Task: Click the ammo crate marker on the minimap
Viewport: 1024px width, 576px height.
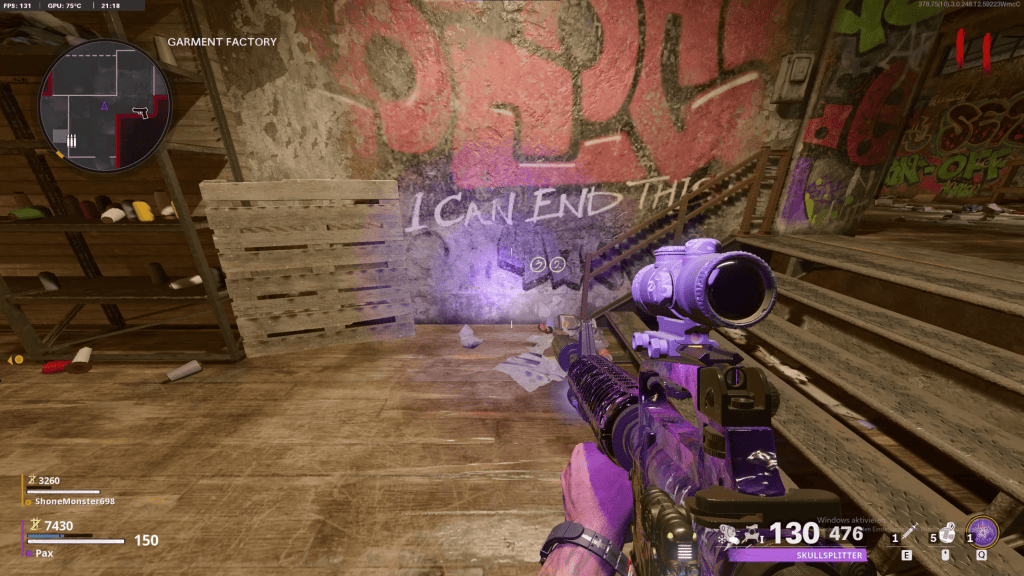Action: tap(71, 140)
